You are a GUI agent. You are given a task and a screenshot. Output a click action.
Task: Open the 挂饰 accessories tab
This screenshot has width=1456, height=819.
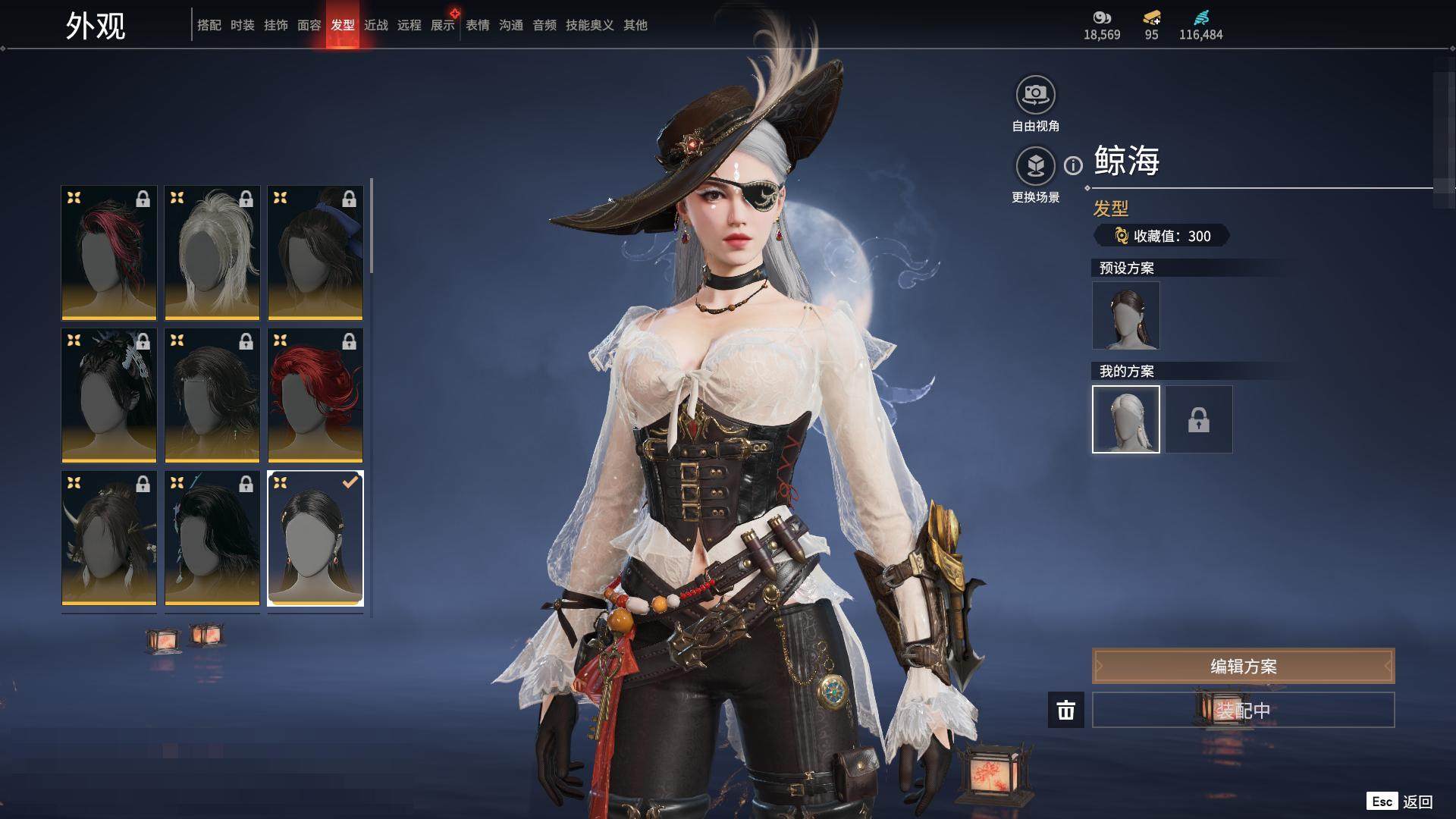(276, 25)
